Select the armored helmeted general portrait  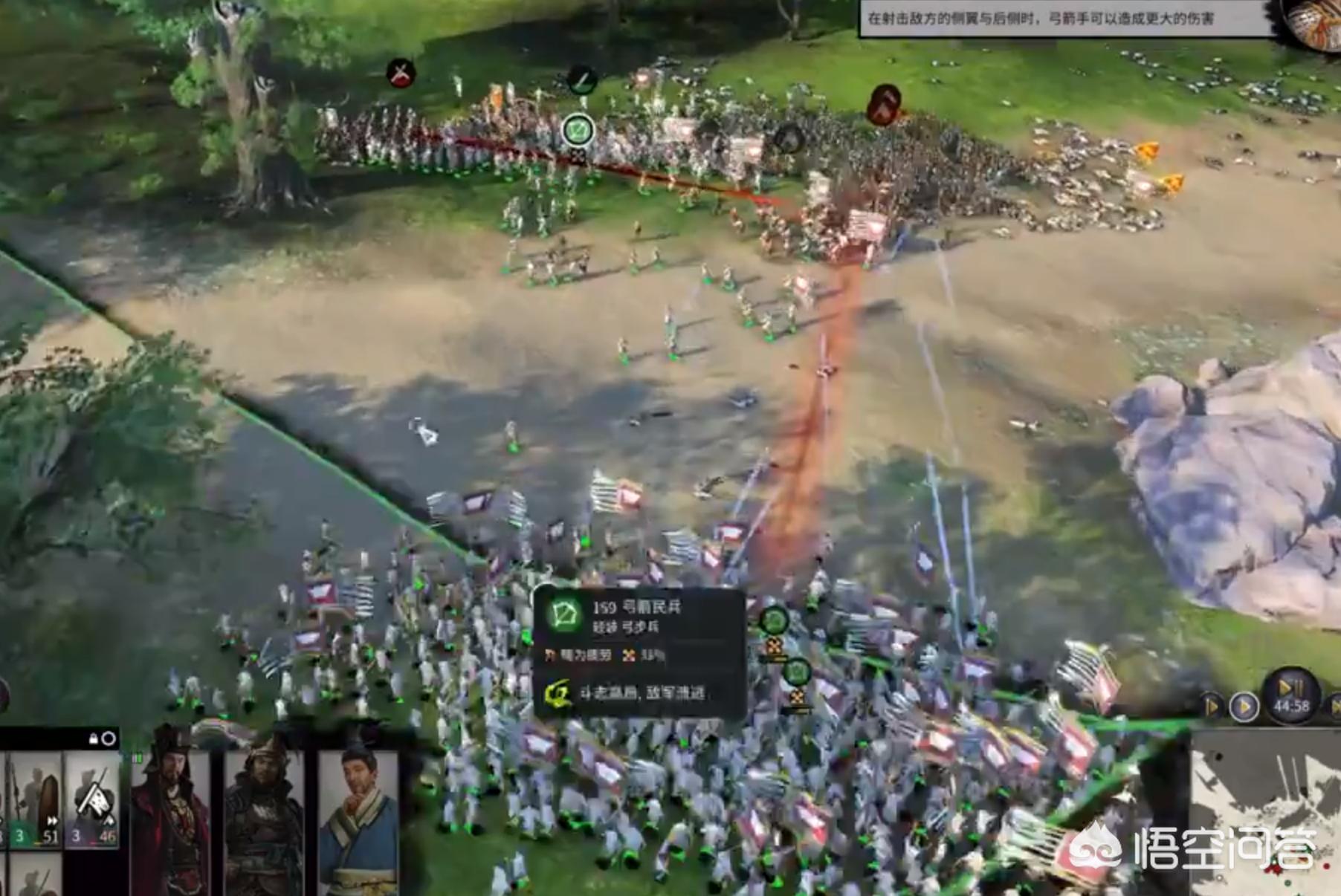(265, 814)
